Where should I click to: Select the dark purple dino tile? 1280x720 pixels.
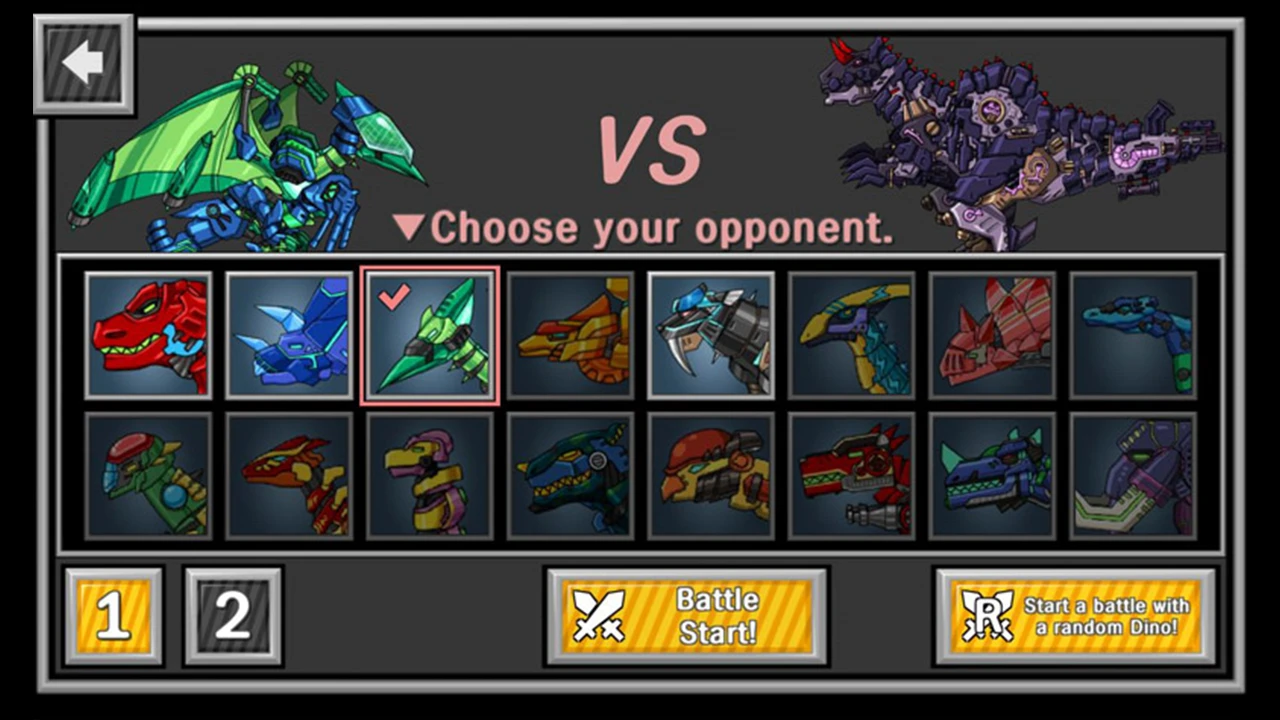coord(1133,477)
